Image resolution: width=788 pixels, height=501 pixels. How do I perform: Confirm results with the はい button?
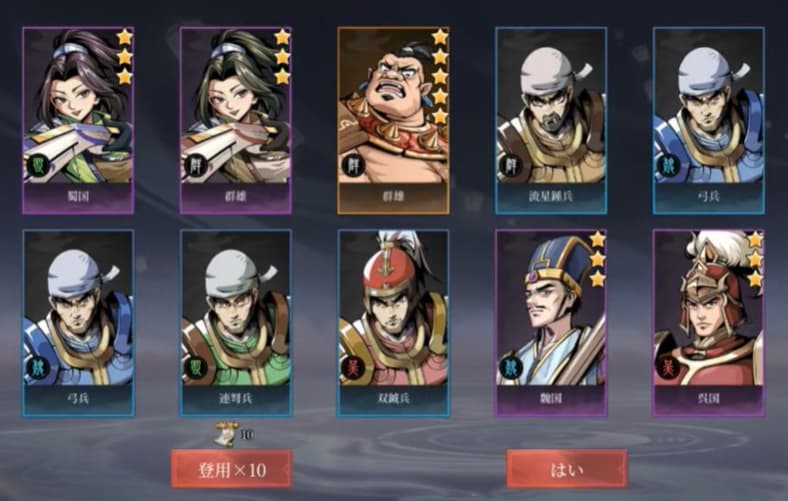[566, 468]
